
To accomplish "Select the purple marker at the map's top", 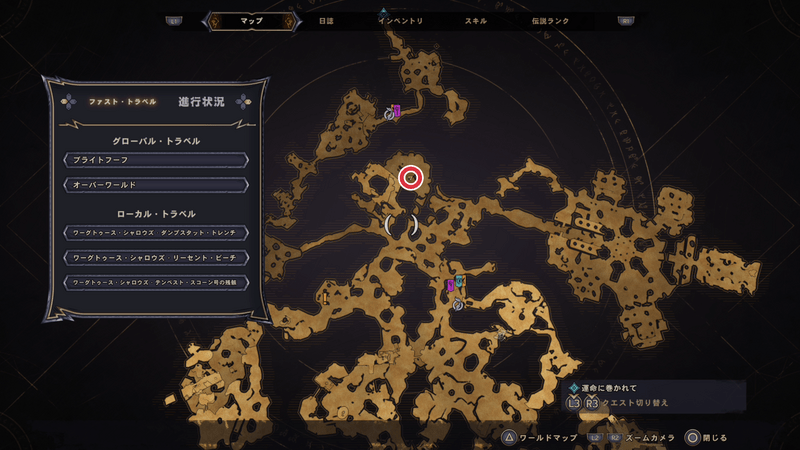I will point(397,111).
